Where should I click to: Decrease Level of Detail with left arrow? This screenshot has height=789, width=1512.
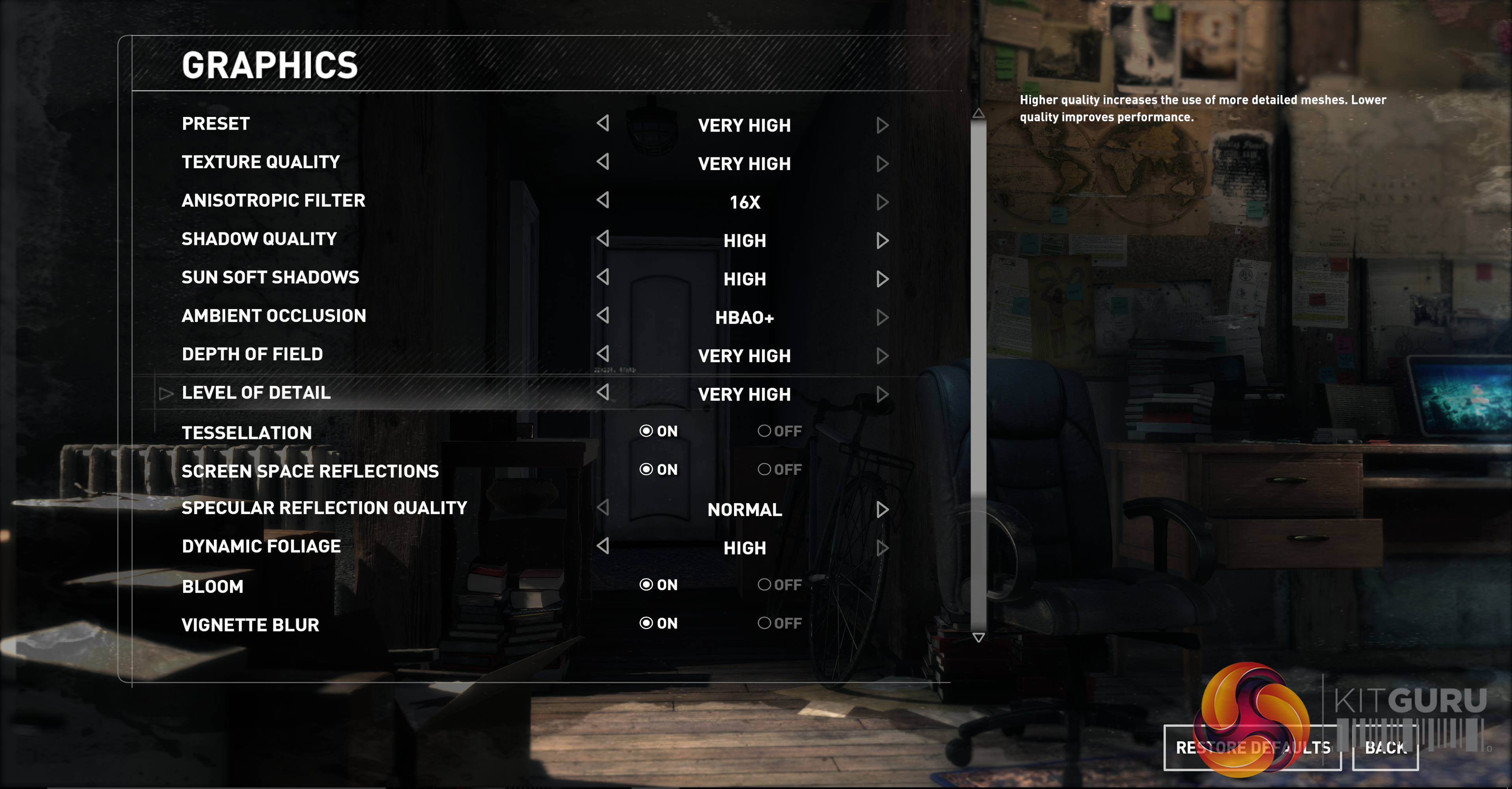(603, 392)
